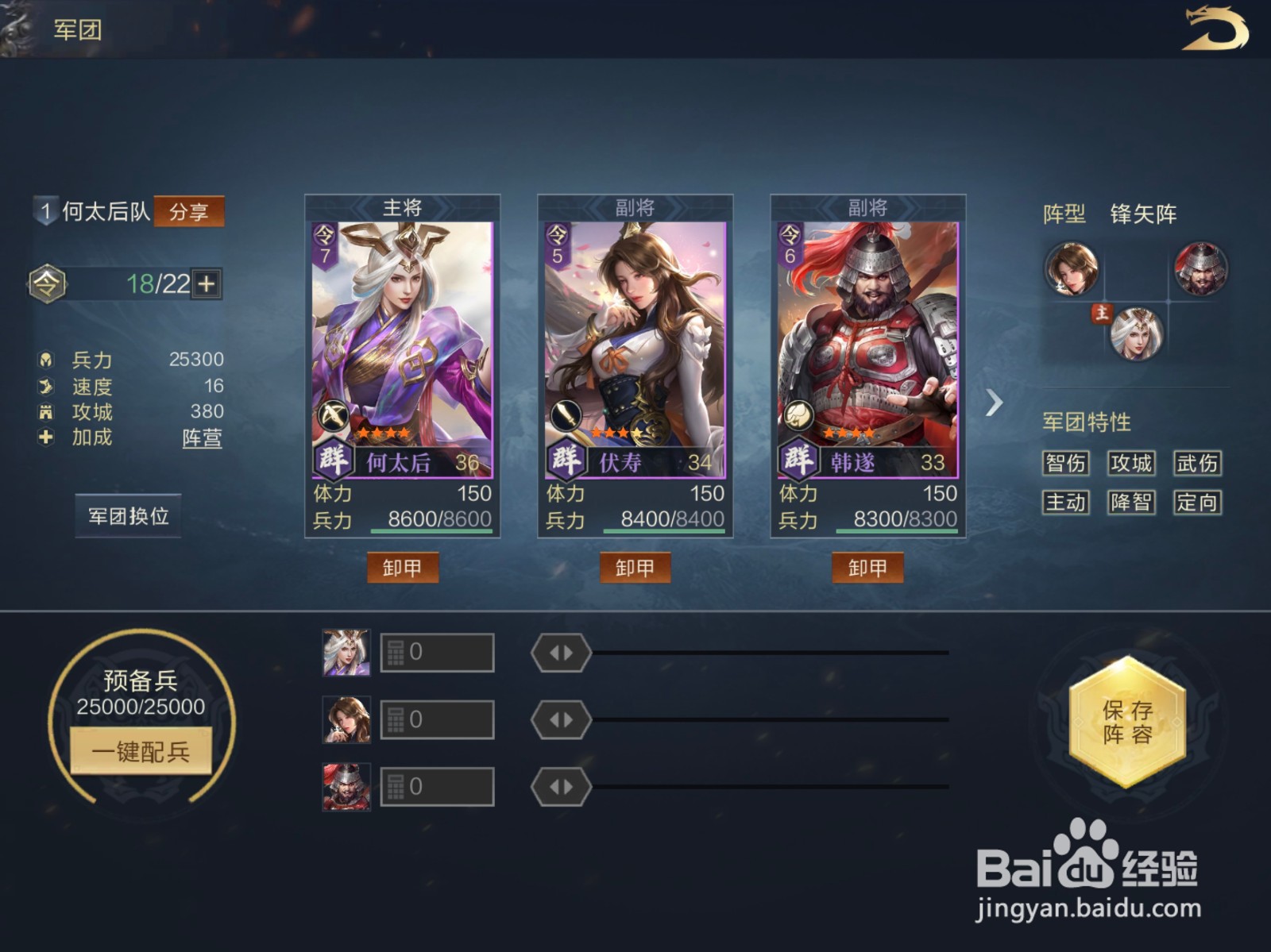Toggle the 主动 legion trait
The height and width of the screenshot is (952, 1271).
coord(1065,503)
